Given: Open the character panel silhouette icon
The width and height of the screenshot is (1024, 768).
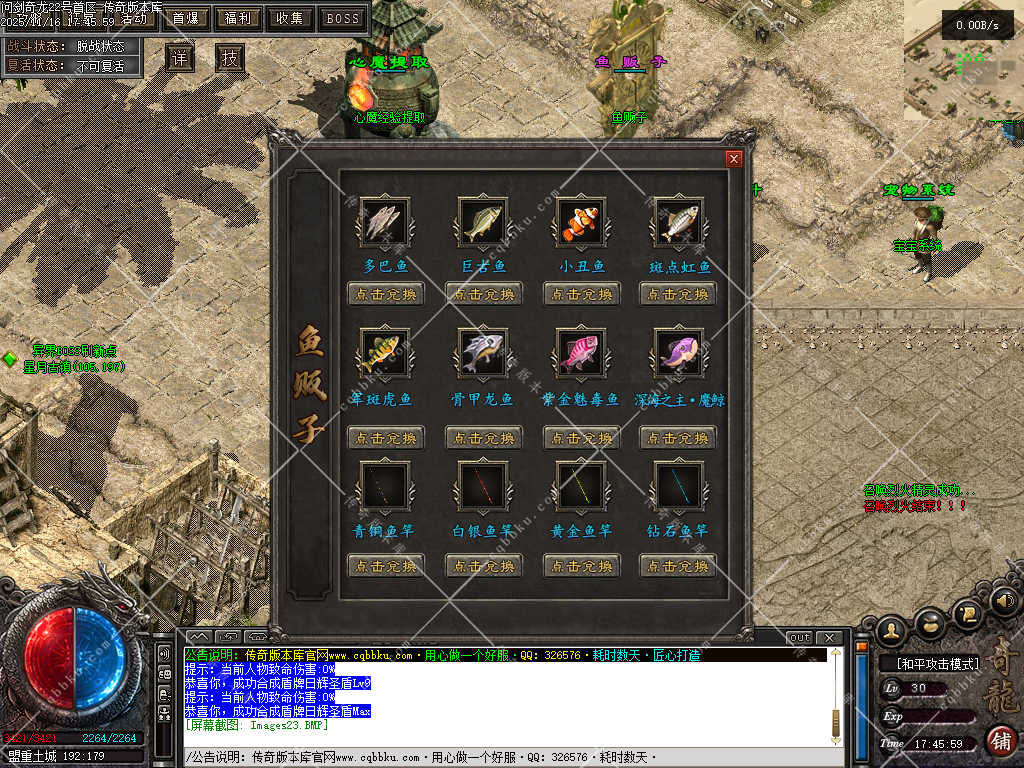Looking at the screenshot, I should (891, 630).
